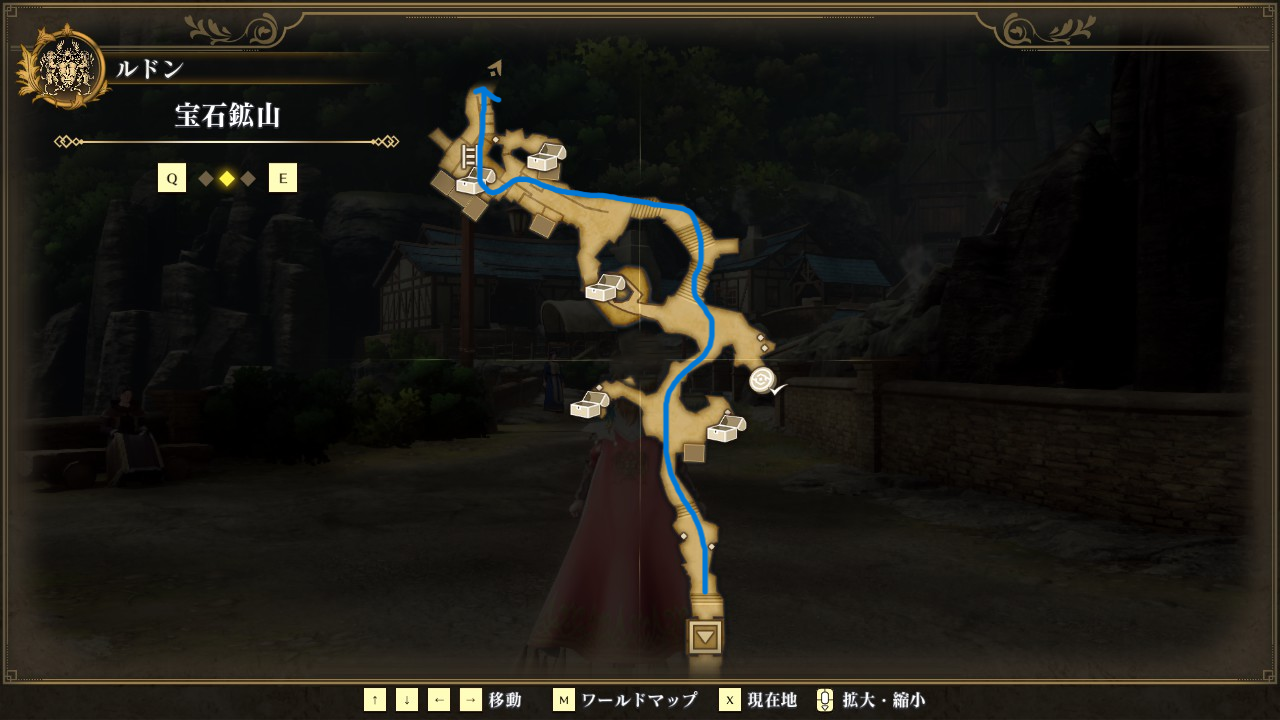Click the treasure chest beside the small square room
The height and width of the screenshot is (720, 1280).
(x=723, y=429)
